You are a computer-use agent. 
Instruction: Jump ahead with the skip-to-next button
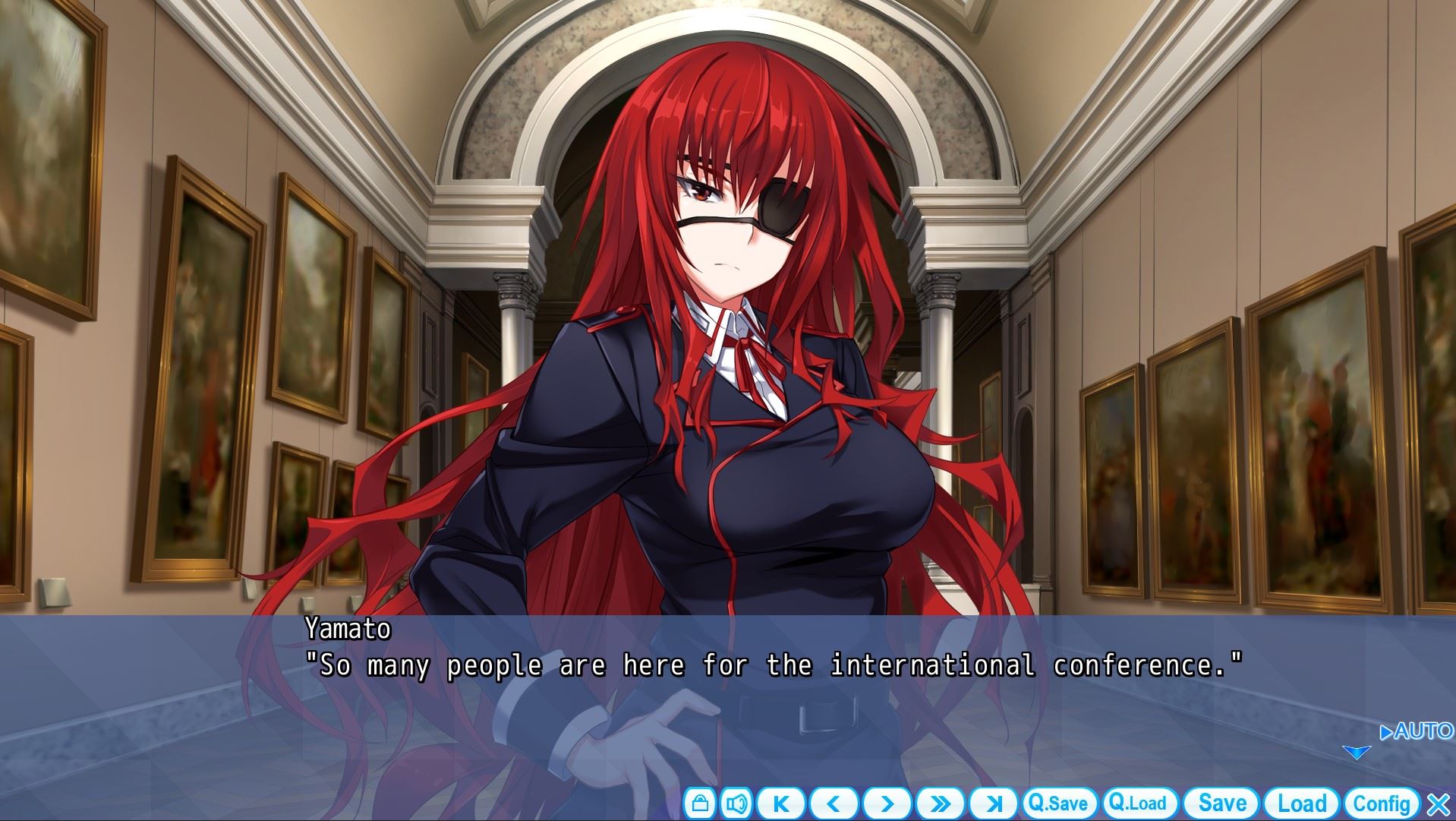click(x=993, y=804)
